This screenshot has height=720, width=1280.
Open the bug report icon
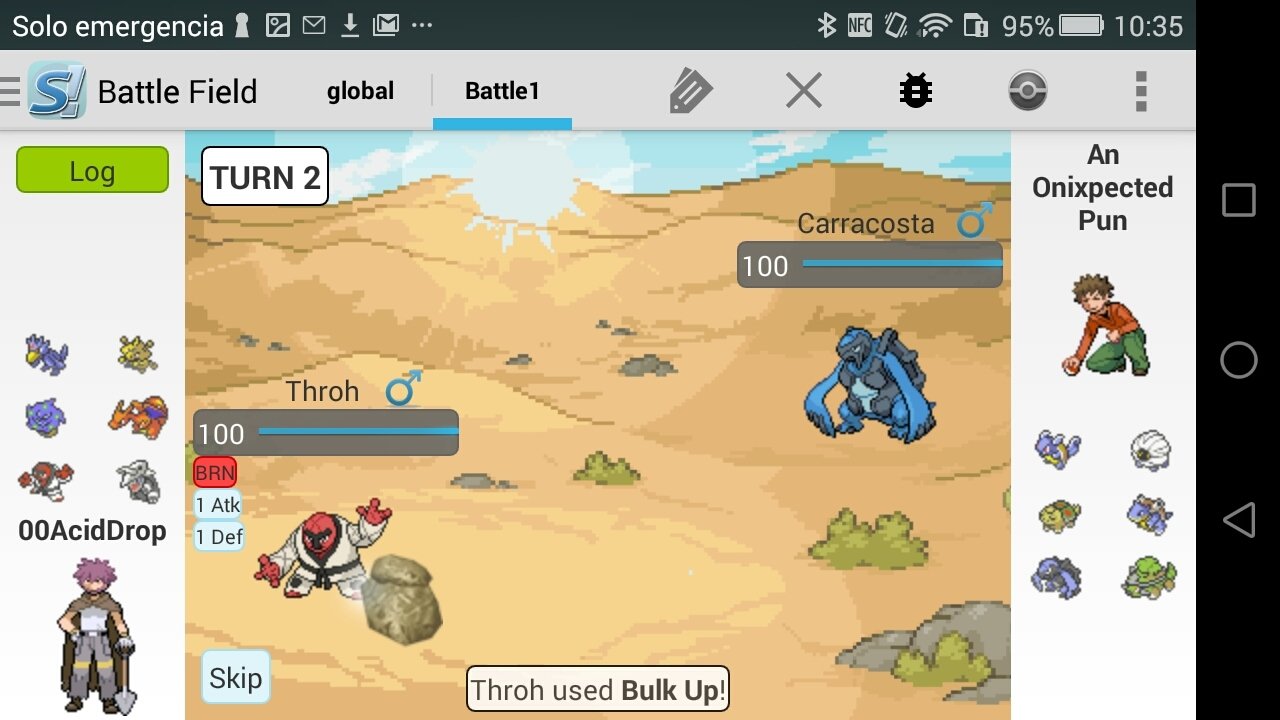click(915, 91)
